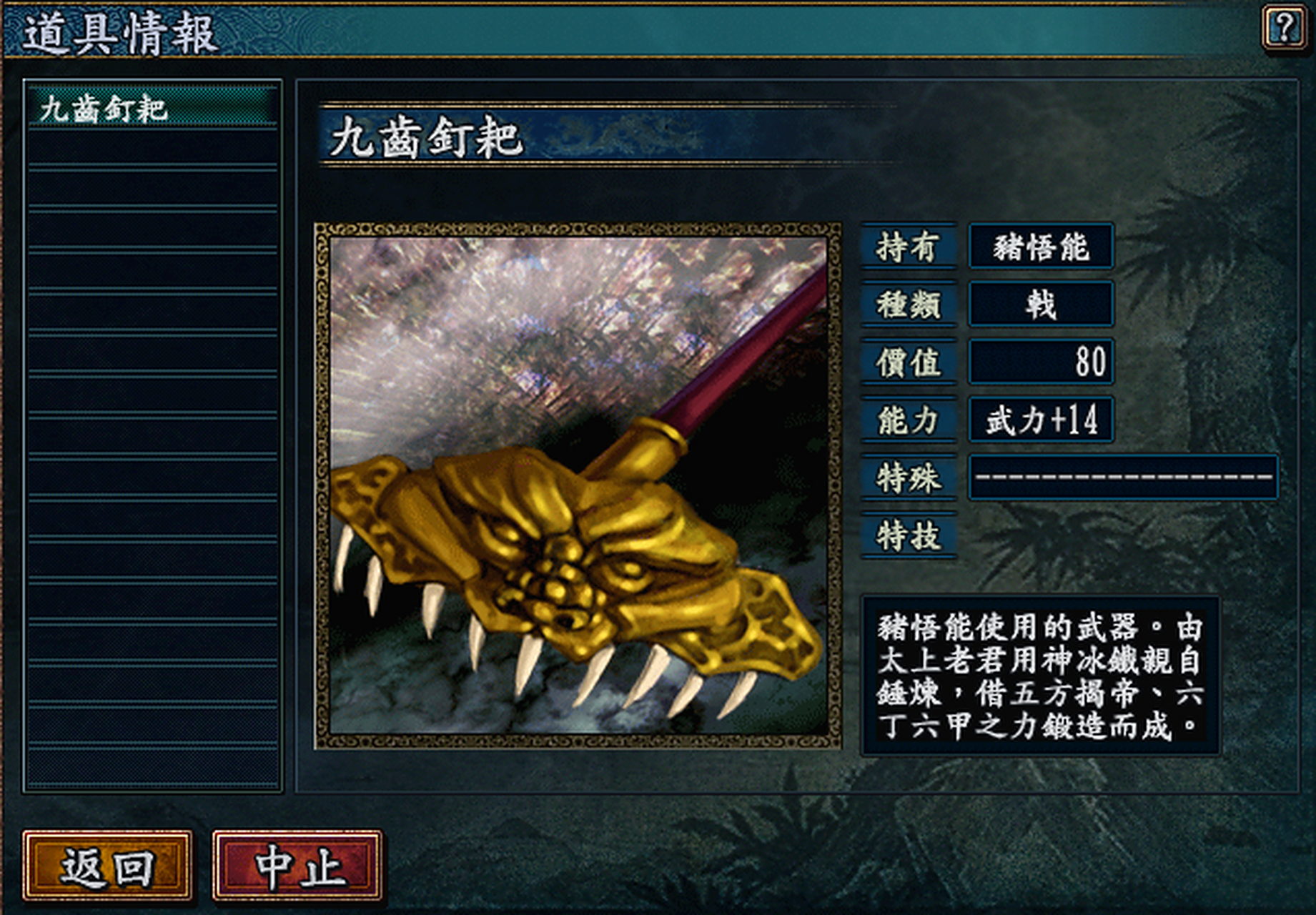
Task: Click the 價值 label
Action: pos(907,361)
